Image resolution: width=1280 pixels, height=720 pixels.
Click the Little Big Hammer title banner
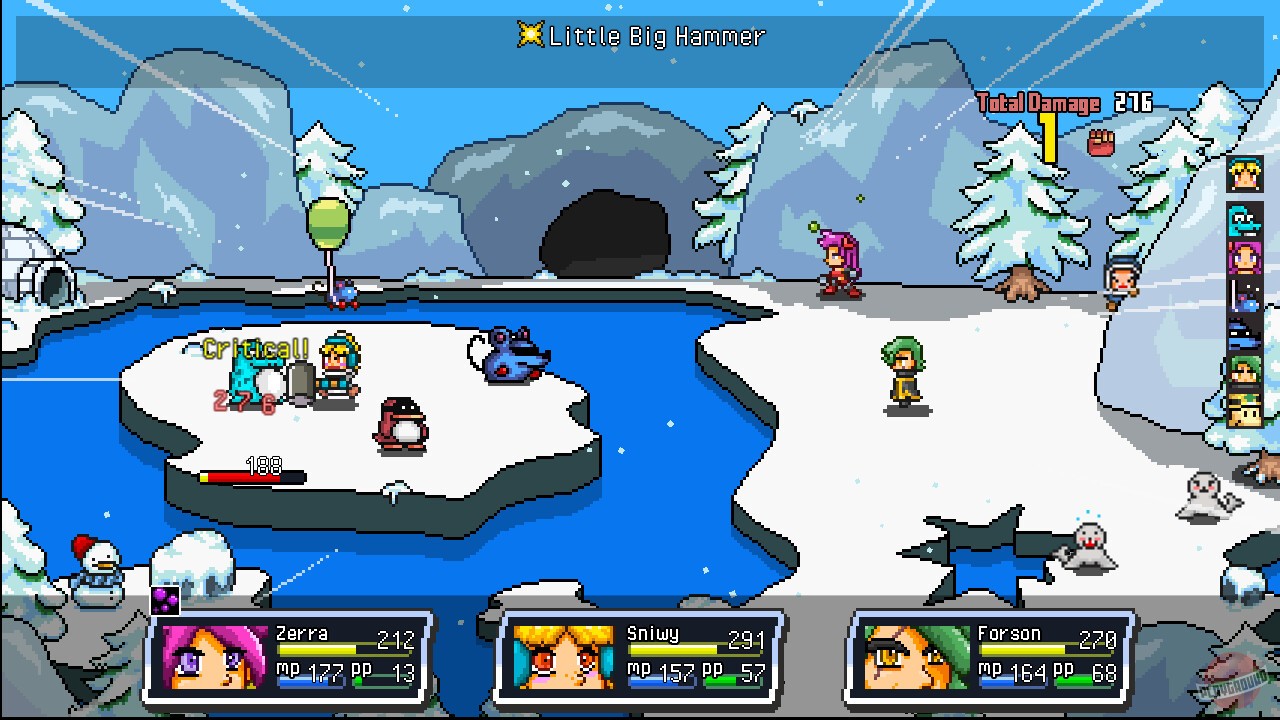tap(648, 36)
